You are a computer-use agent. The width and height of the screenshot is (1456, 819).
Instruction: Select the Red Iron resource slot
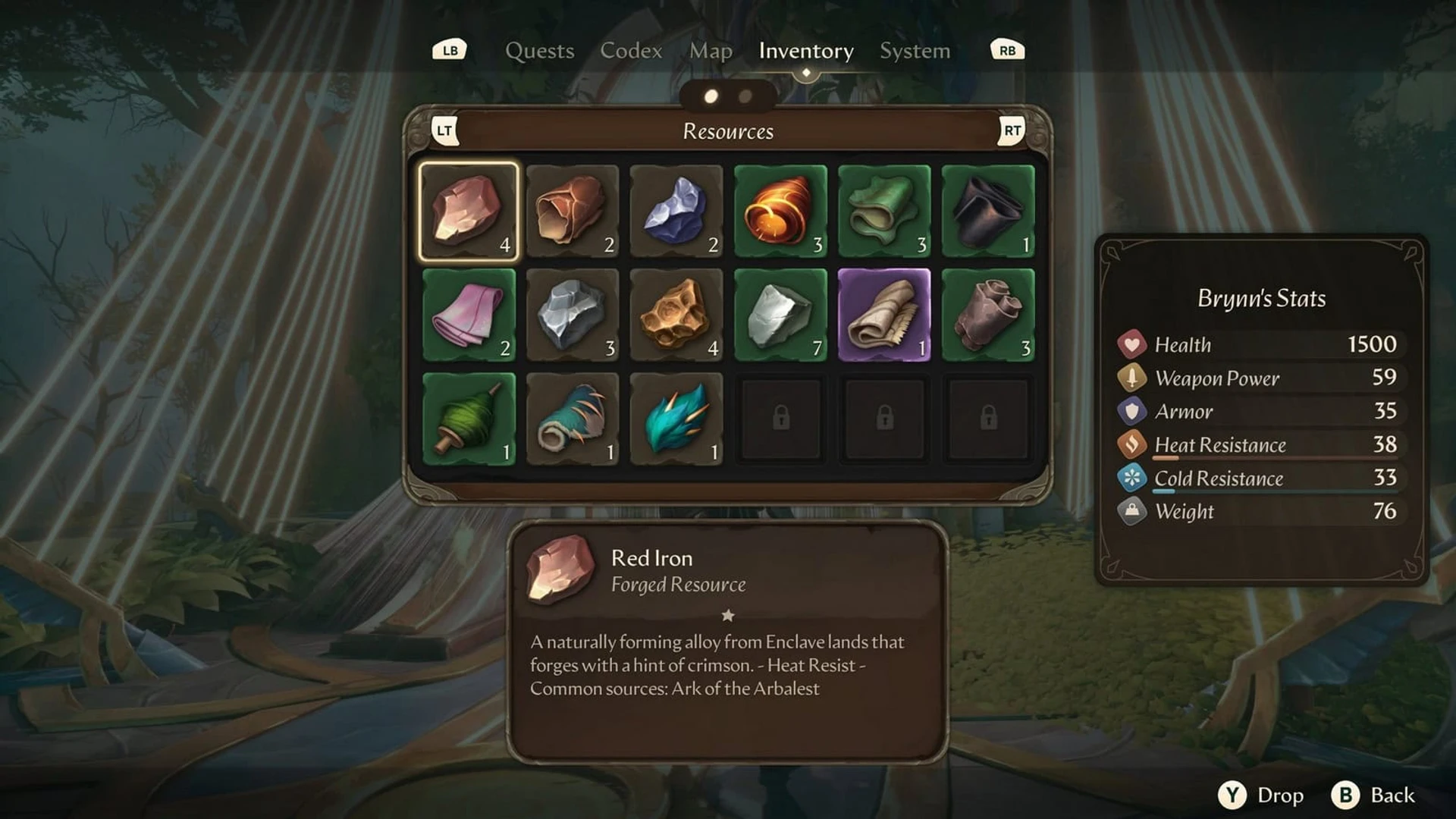(469, 212)
